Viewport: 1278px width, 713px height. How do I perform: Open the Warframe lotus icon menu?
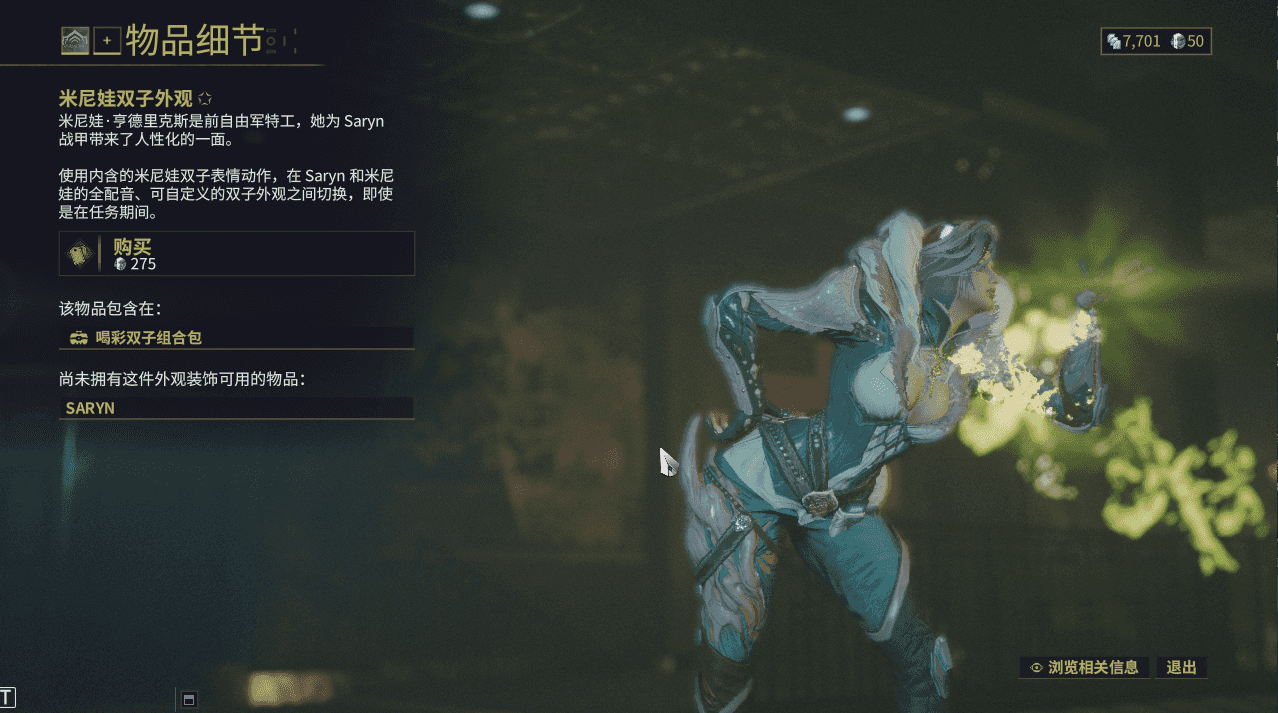pyautogui.click(x=75, y=41)
